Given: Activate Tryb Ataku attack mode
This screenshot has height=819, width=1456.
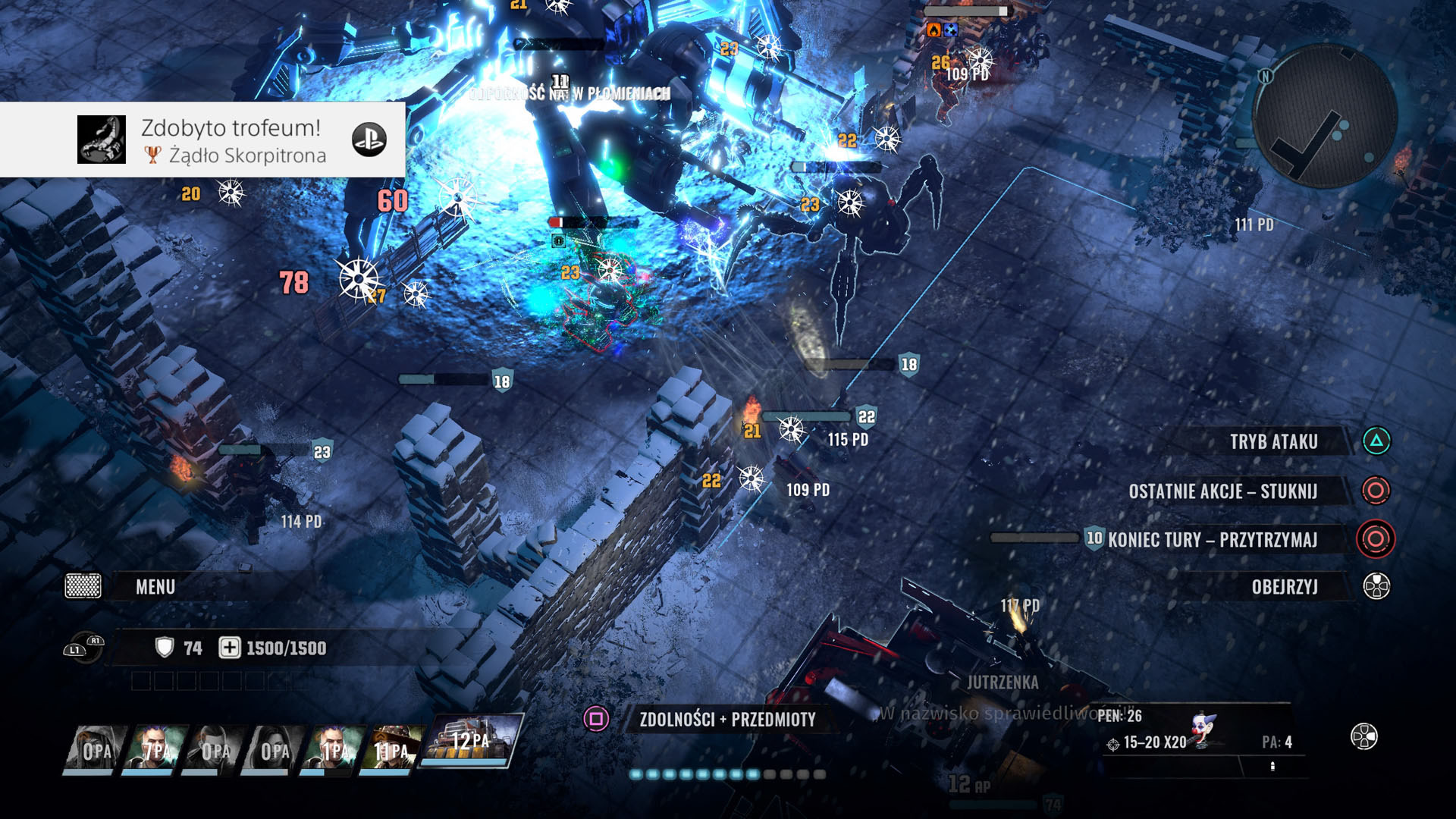Looking at the screenshot, I should (1273, 442).
